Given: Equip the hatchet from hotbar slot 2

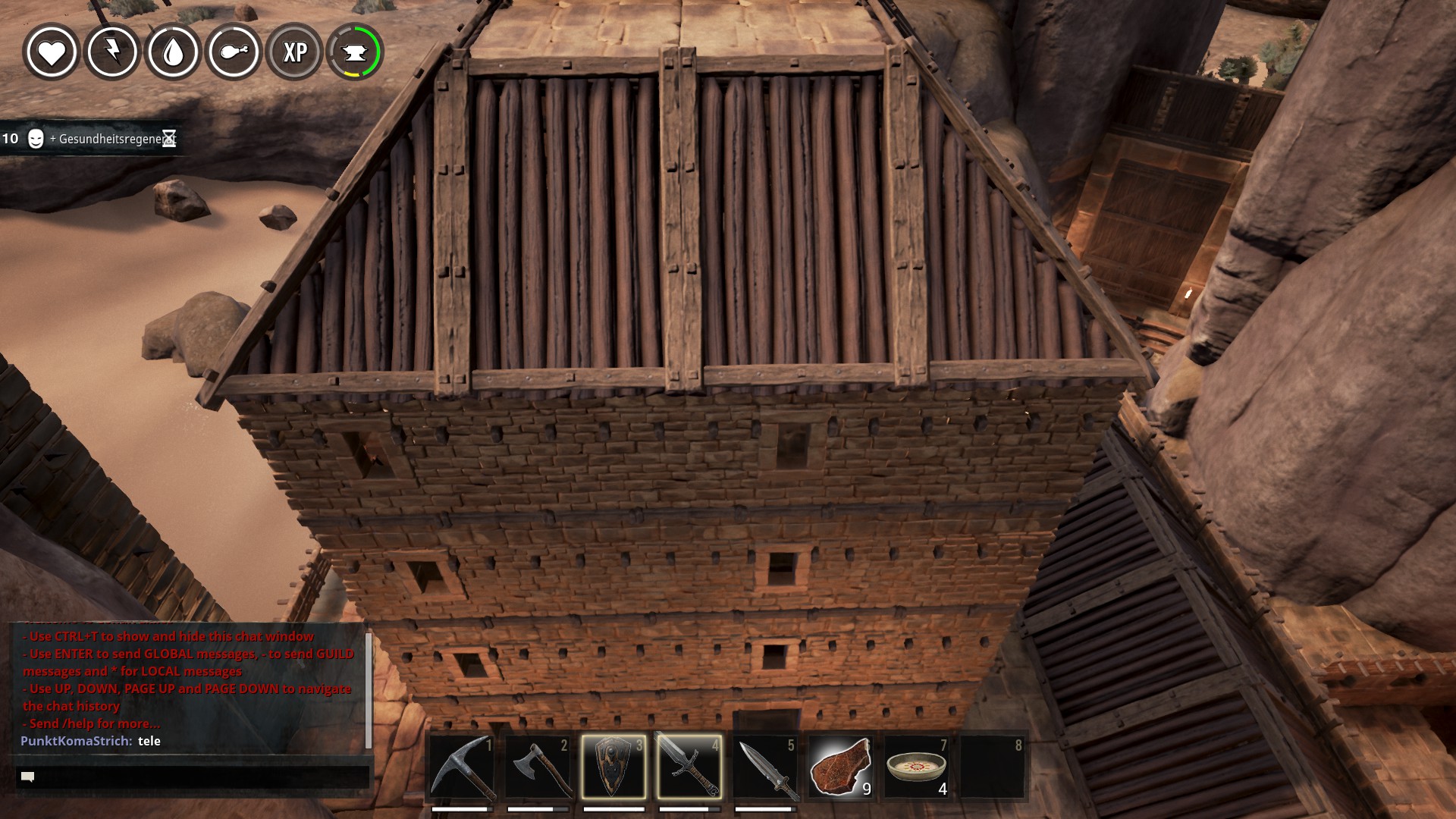Looking at the screenshot, I should 538,767.
